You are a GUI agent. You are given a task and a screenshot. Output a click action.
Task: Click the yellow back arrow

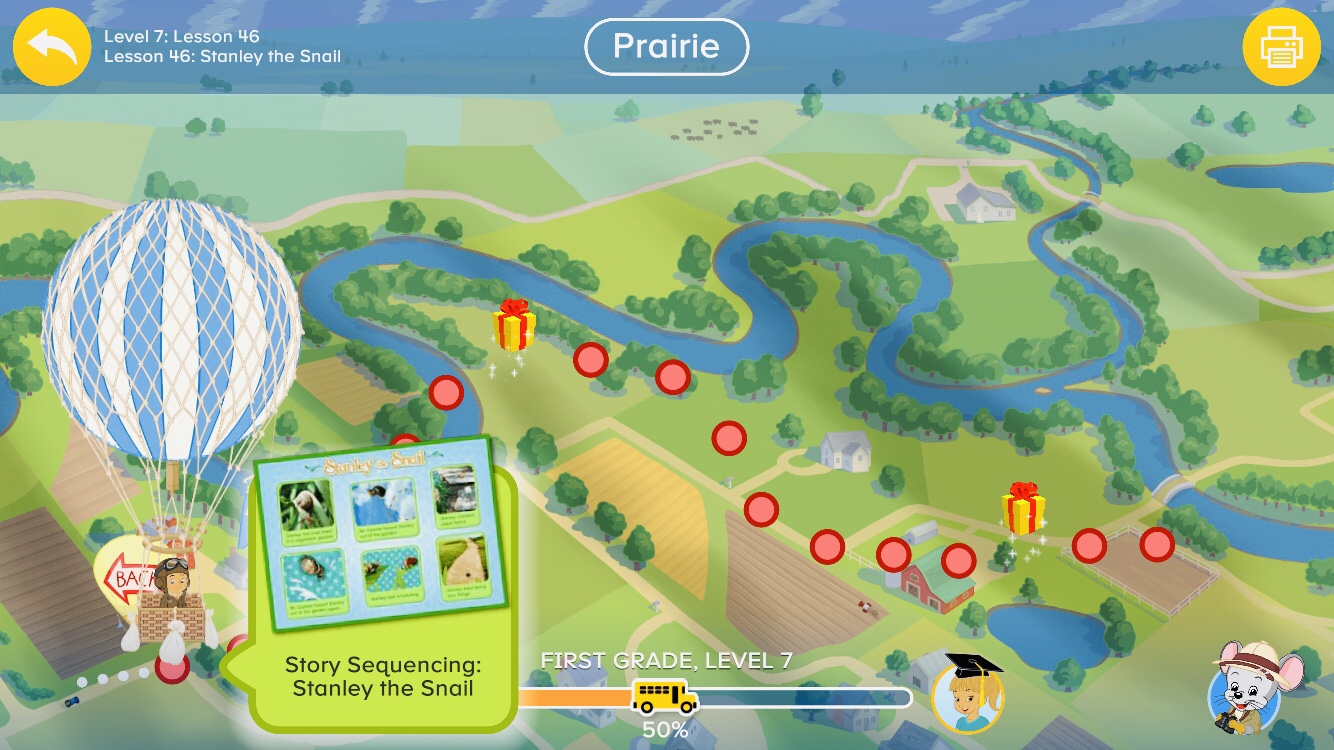tap(50, 46)
